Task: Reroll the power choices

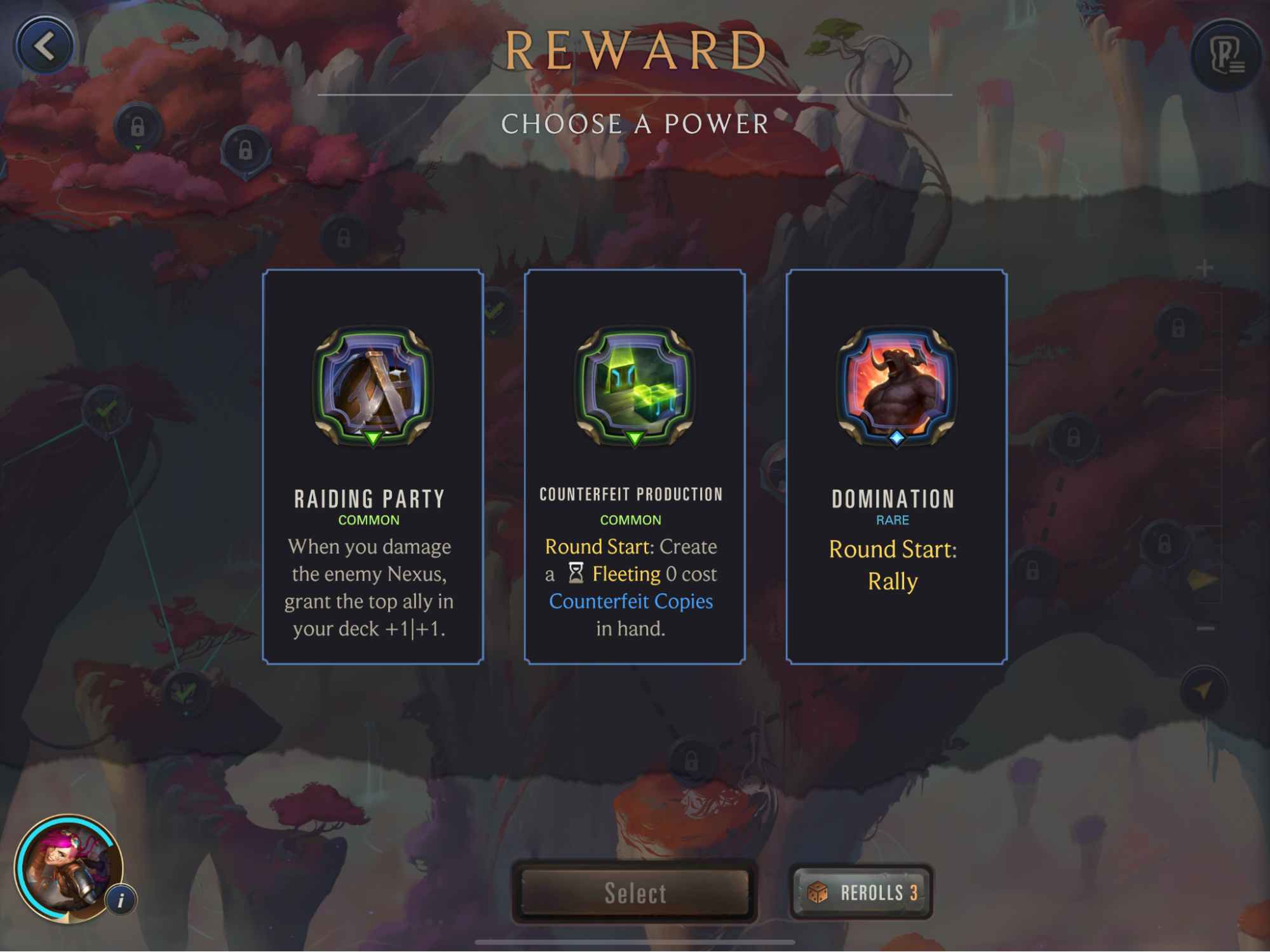Action: coord(861,892)
